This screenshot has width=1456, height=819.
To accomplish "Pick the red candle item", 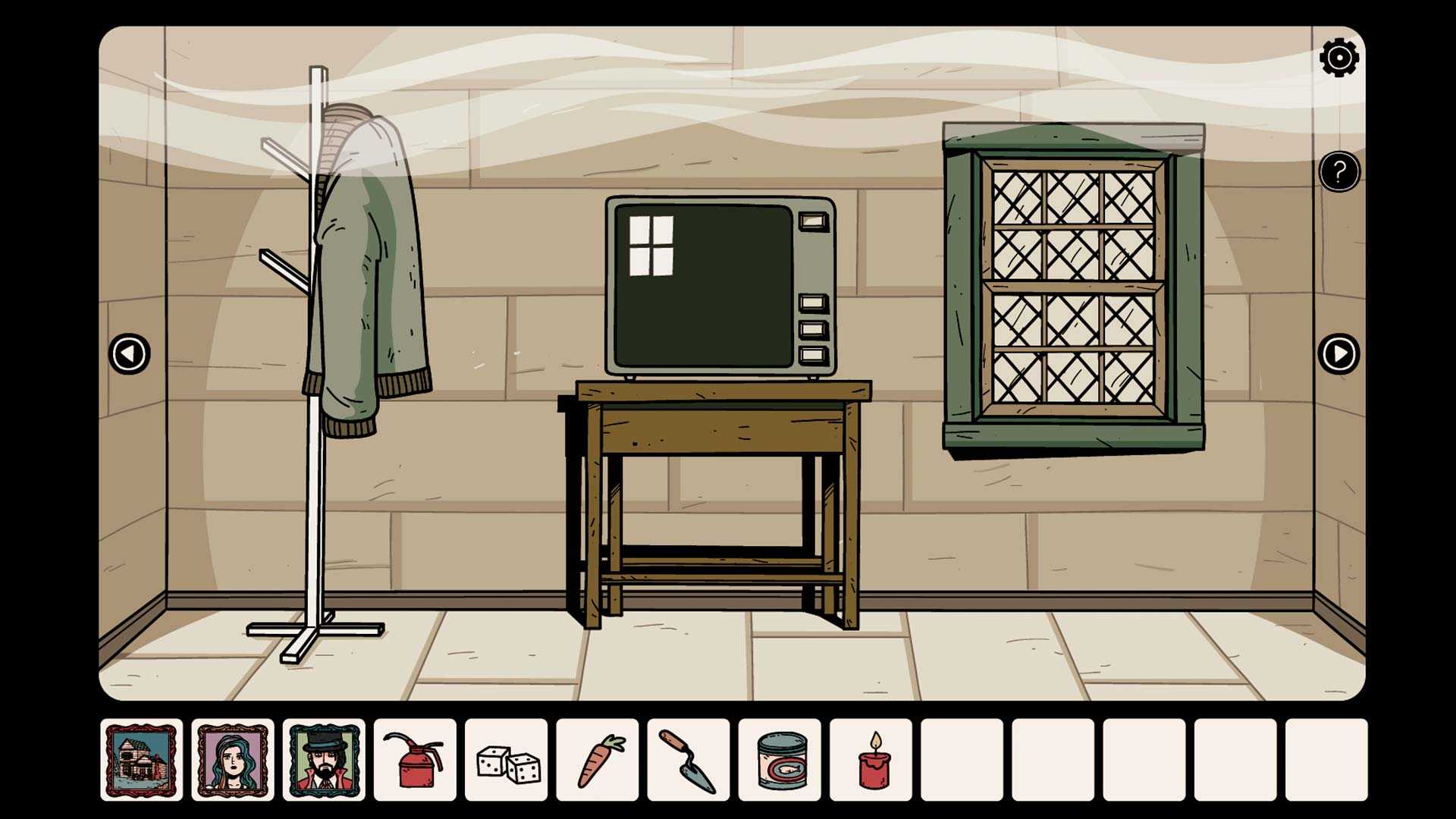I will click(871, 760).
